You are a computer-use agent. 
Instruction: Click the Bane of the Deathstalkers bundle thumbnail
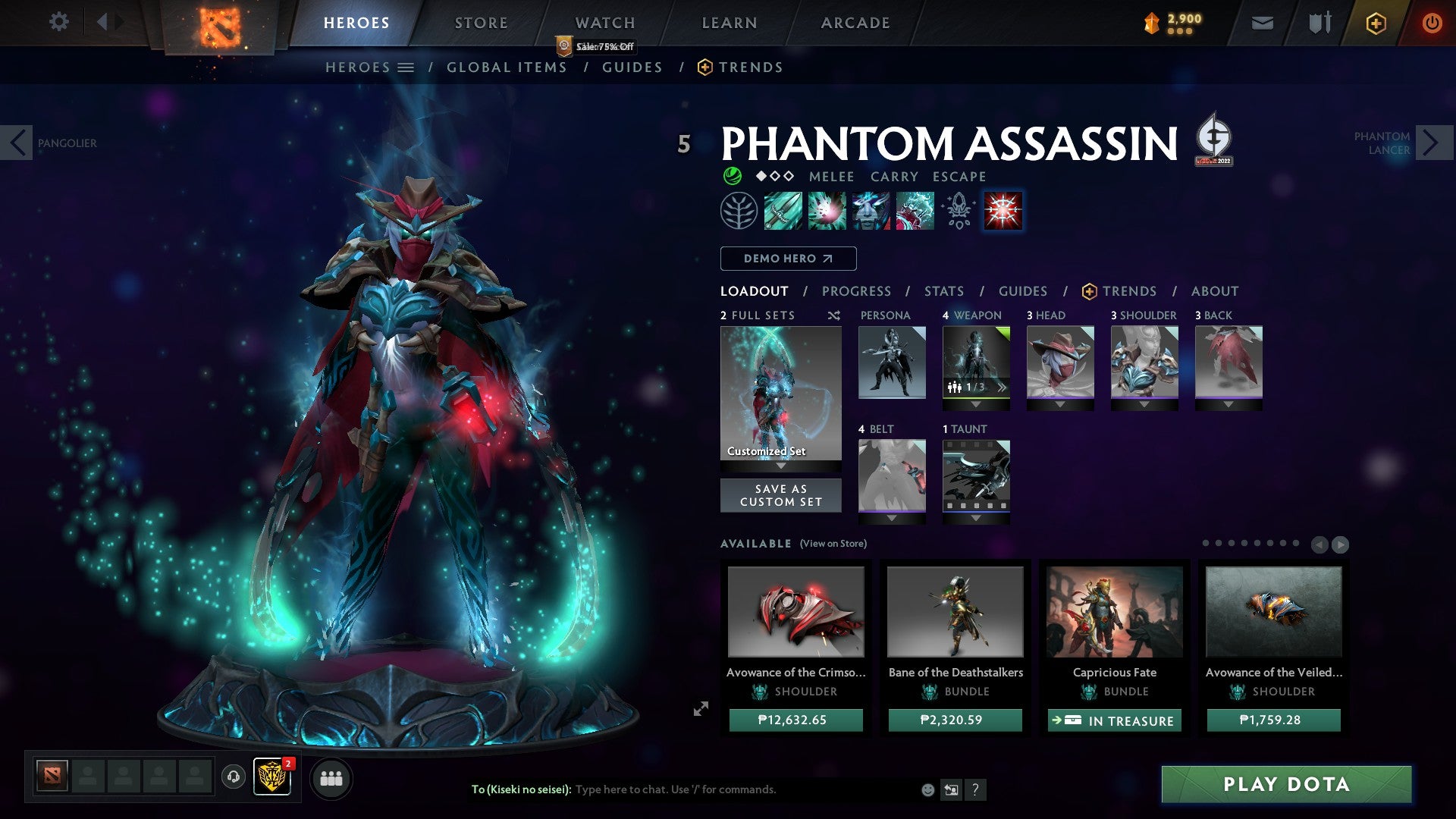tap(955, 612)
